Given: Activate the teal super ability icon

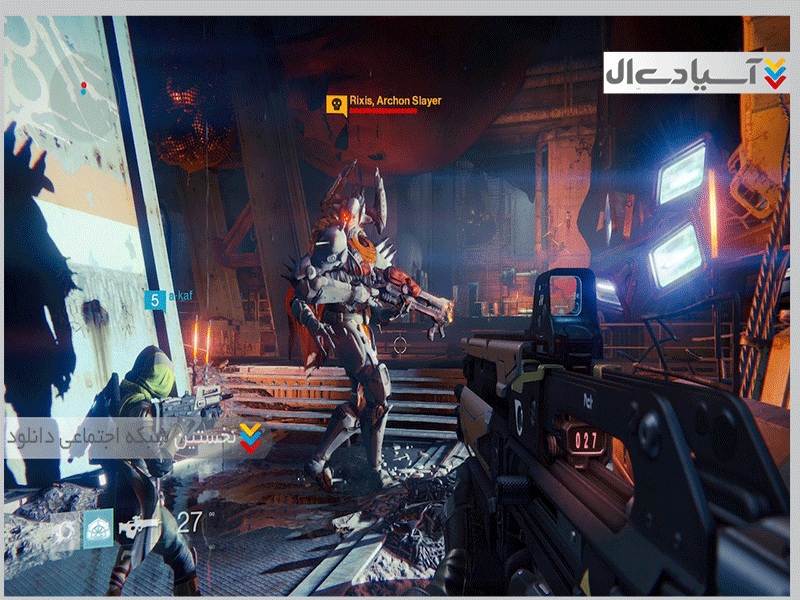Looking at the screenshot, I should pyautogui.click(x=99, y=528).
